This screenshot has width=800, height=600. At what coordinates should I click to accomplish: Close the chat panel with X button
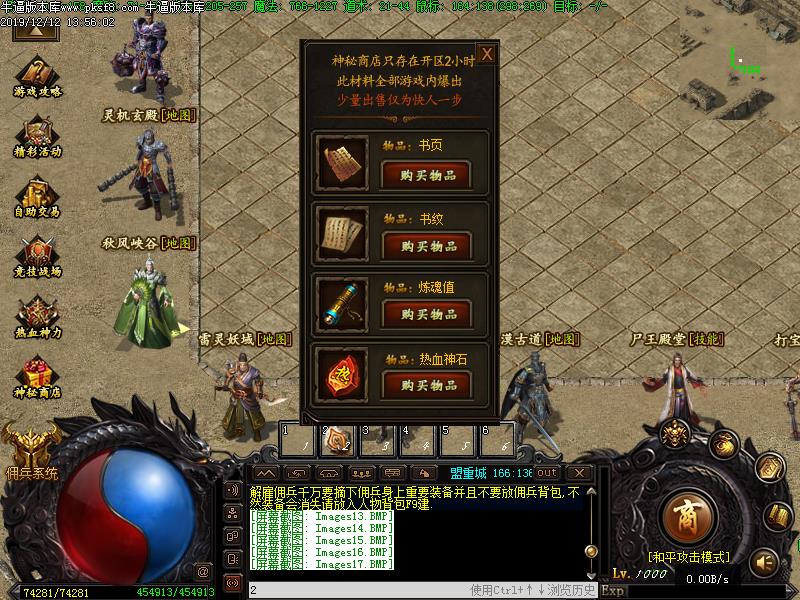pos(578,472)
